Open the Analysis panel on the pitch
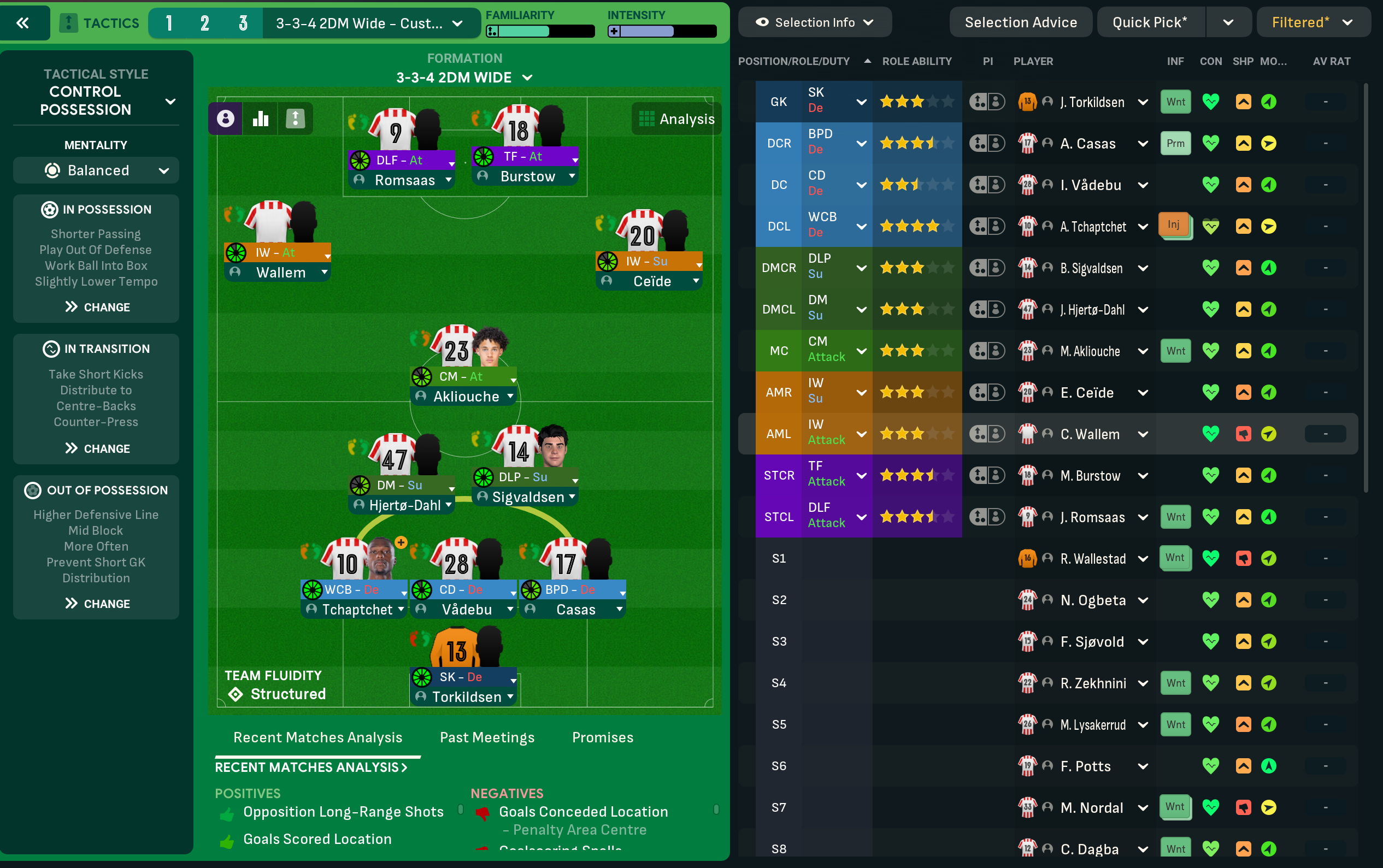 point(676,118)
